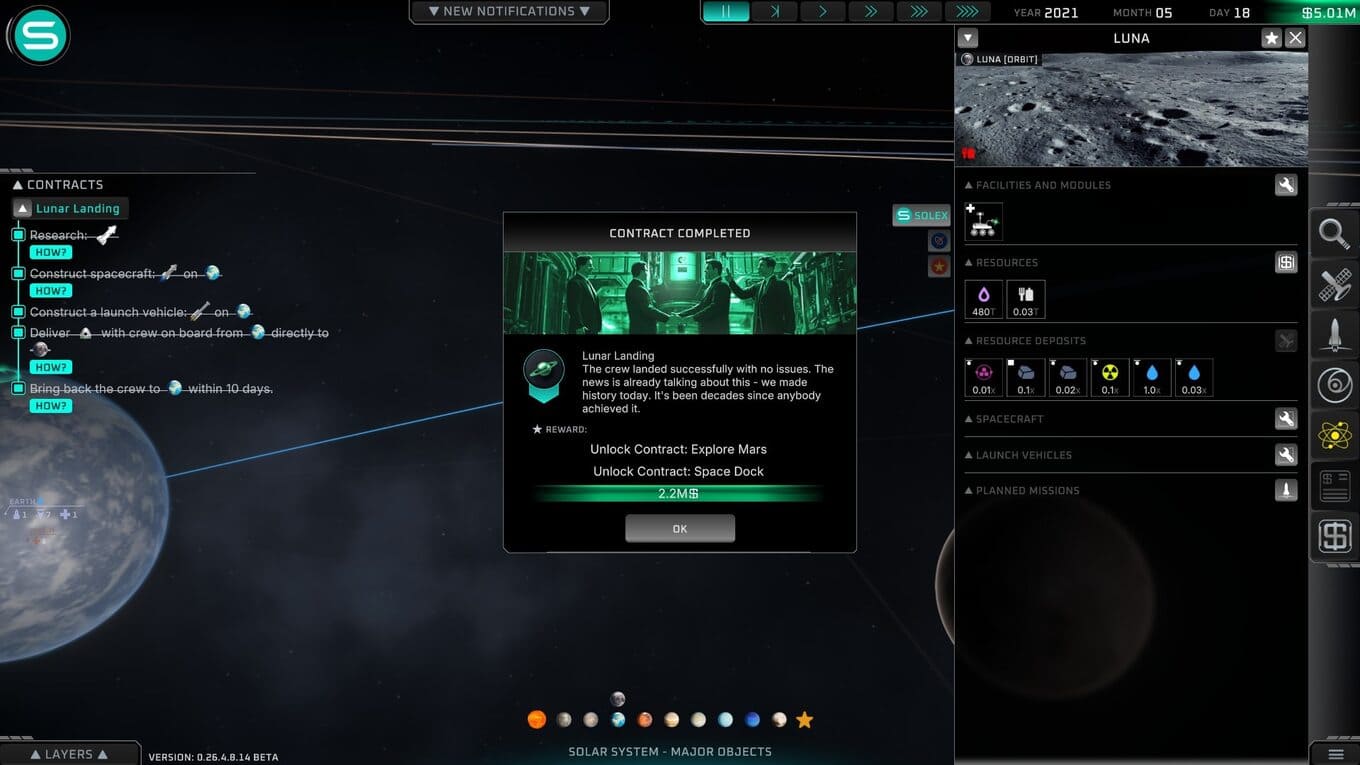
Task: Close the Luna panel
Action: pos(1295,38)
